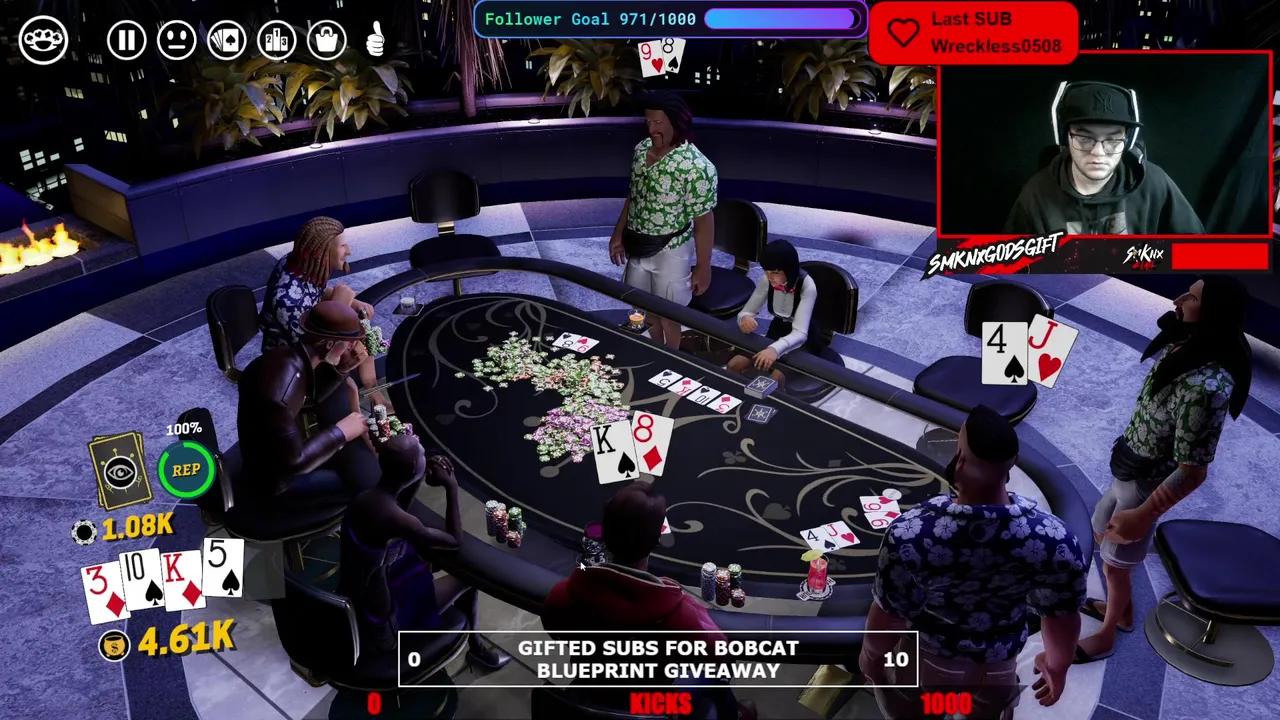Open the brass knuckles menu icon
This screenshot has height=720, width=1280.
44,41
